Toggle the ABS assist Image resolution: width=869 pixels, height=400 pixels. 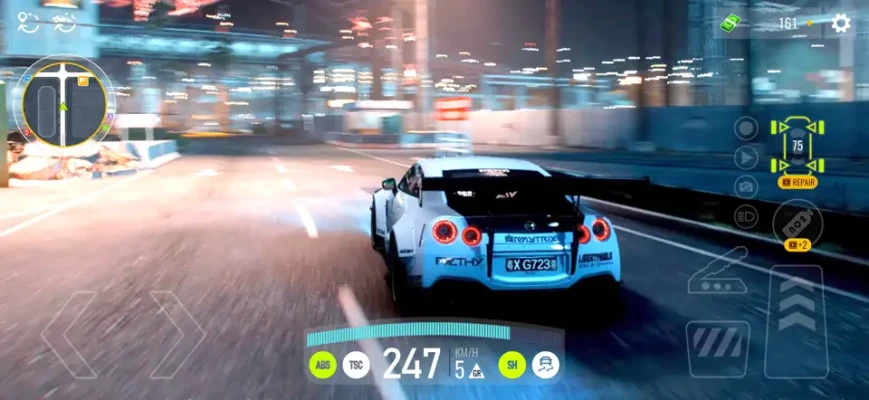[322, 365]
